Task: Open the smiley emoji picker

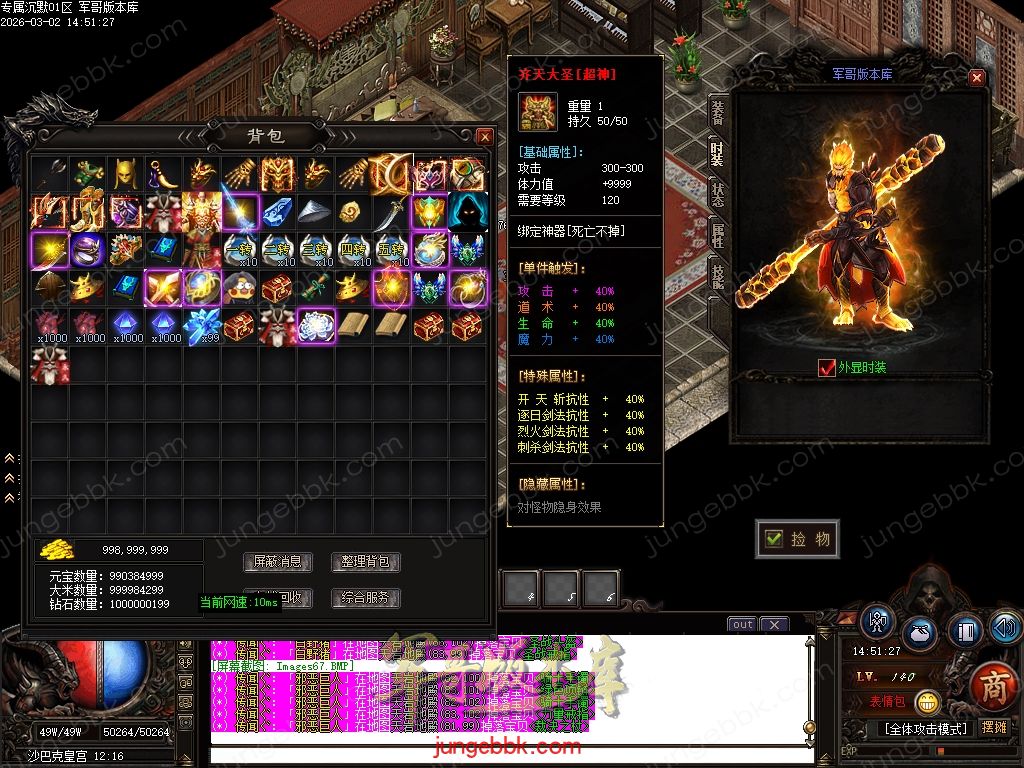Action: point(928,702)
